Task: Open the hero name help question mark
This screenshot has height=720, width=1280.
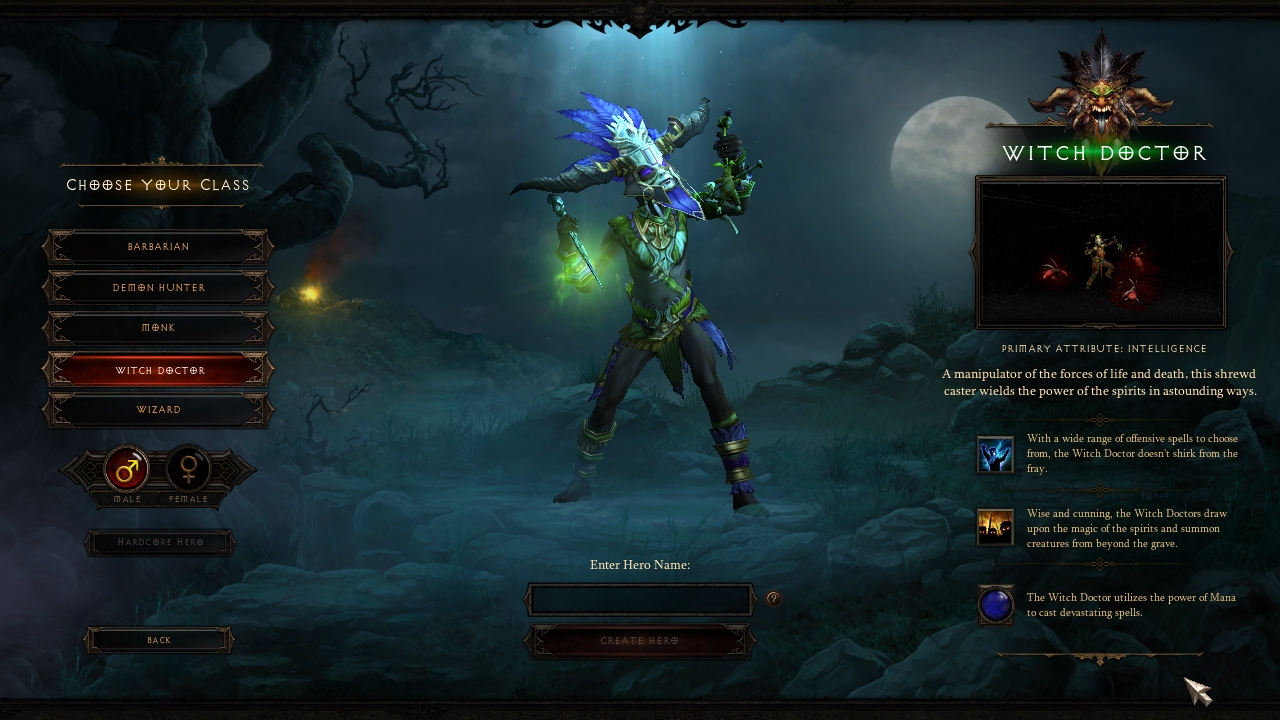Action: tap(773, 598)
